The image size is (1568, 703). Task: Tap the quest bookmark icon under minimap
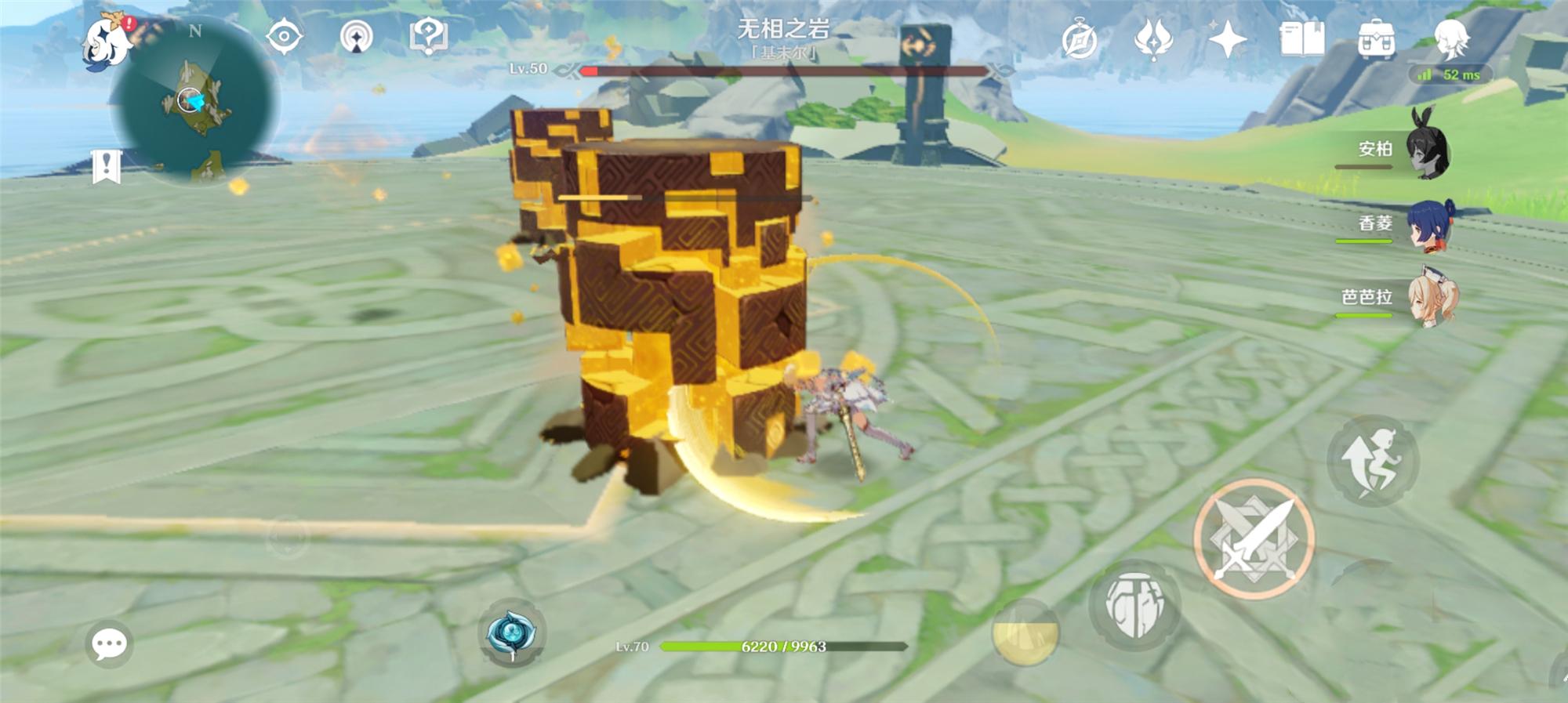click(106, 166)
